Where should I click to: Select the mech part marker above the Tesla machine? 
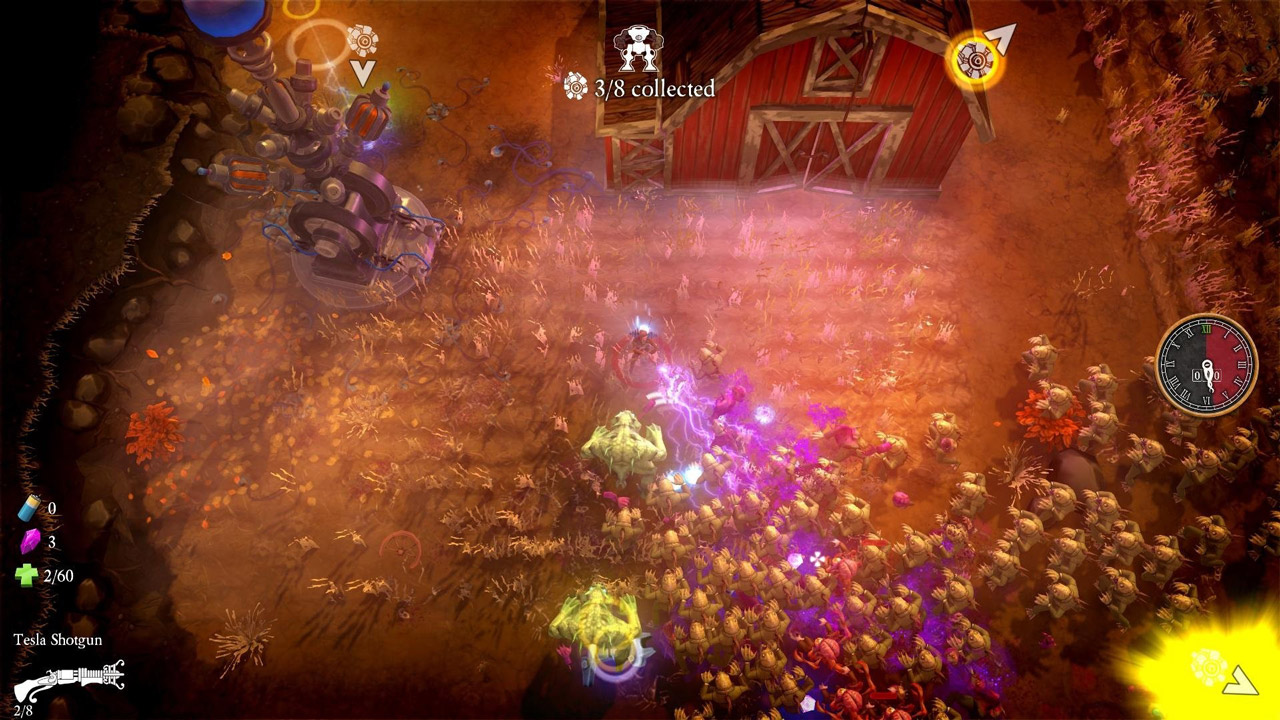[x=362, y=41]
